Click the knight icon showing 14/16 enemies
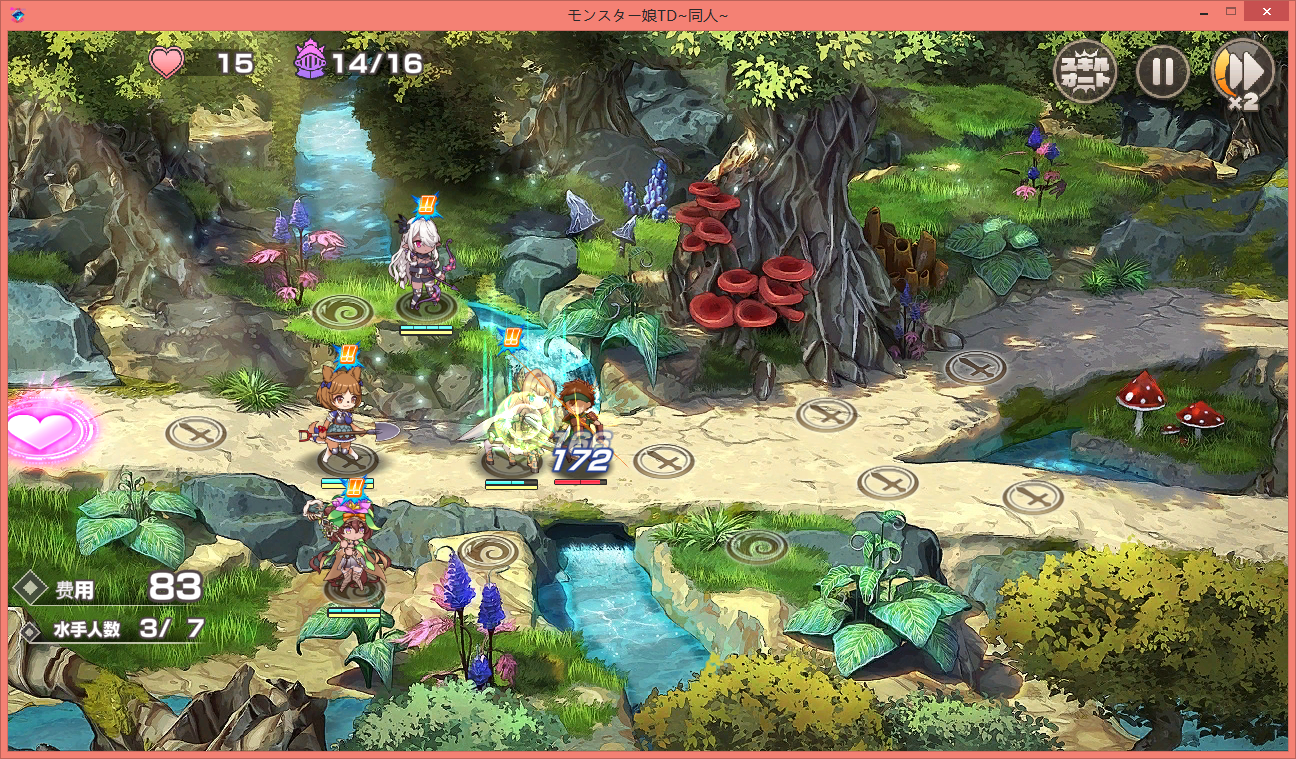This screenshot has width=1296, height=759. [x=311, y=61]
